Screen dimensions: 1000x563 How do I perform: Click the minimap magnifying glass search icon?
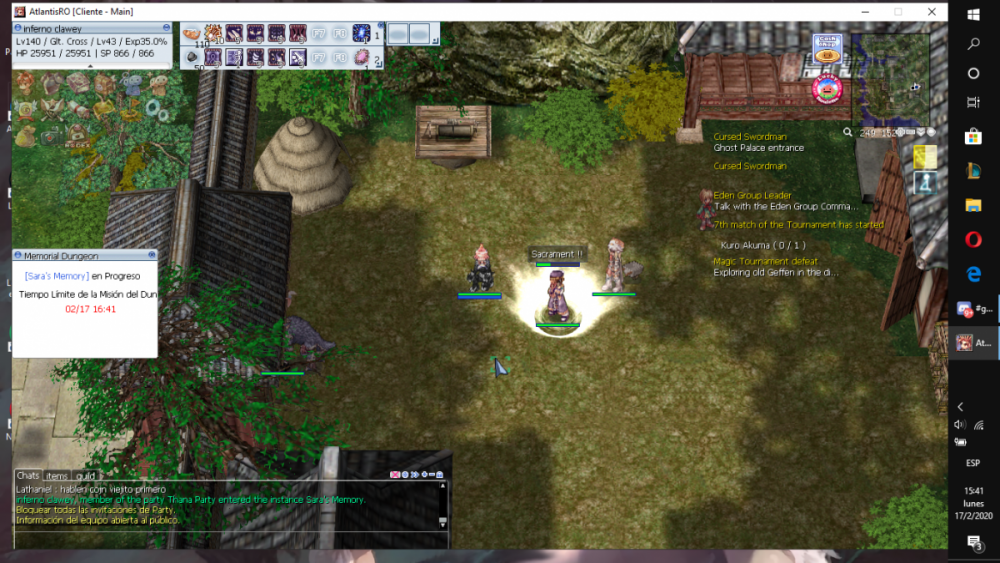(x=848, y=131)
